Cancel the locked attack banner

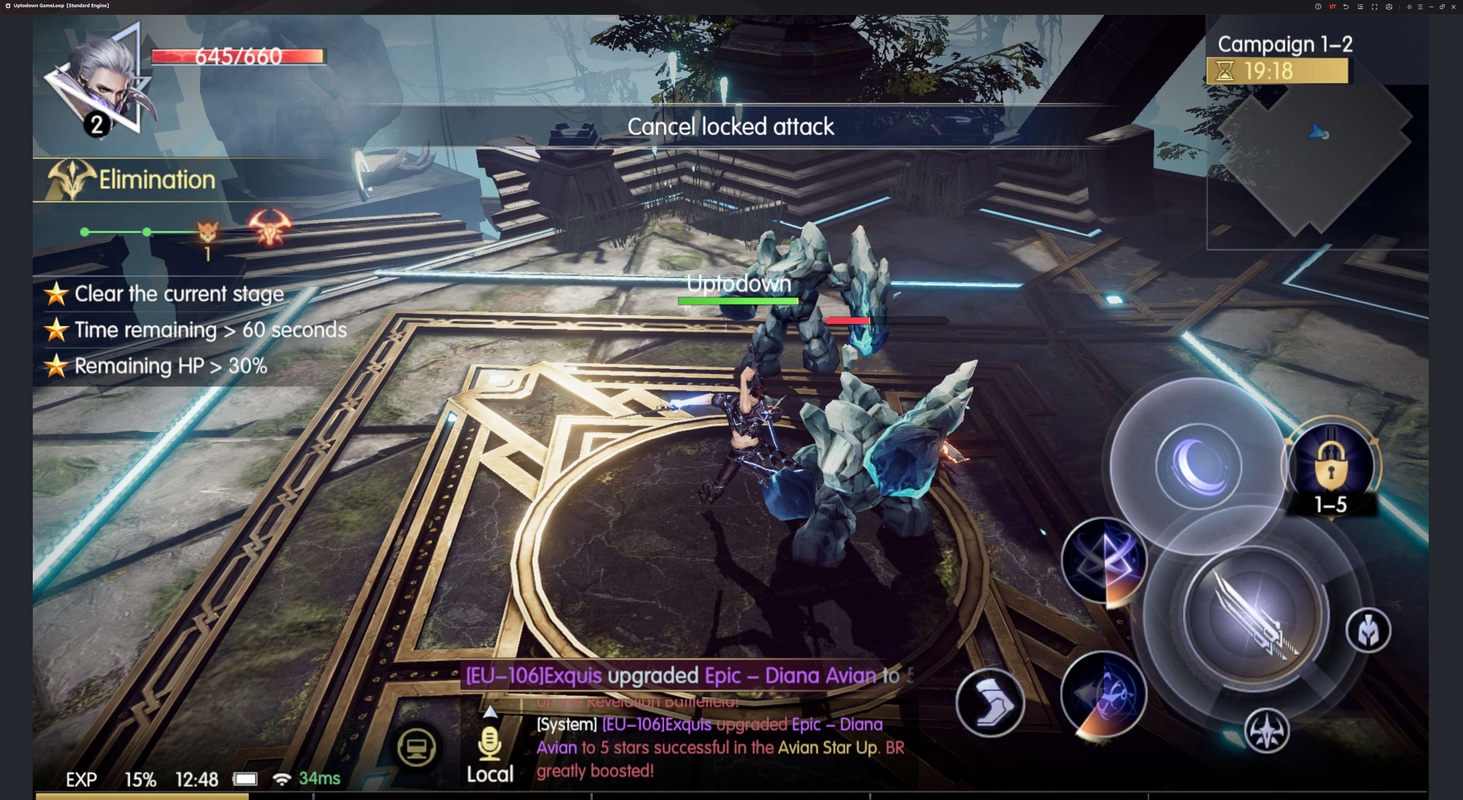click(x=730, y=127)
